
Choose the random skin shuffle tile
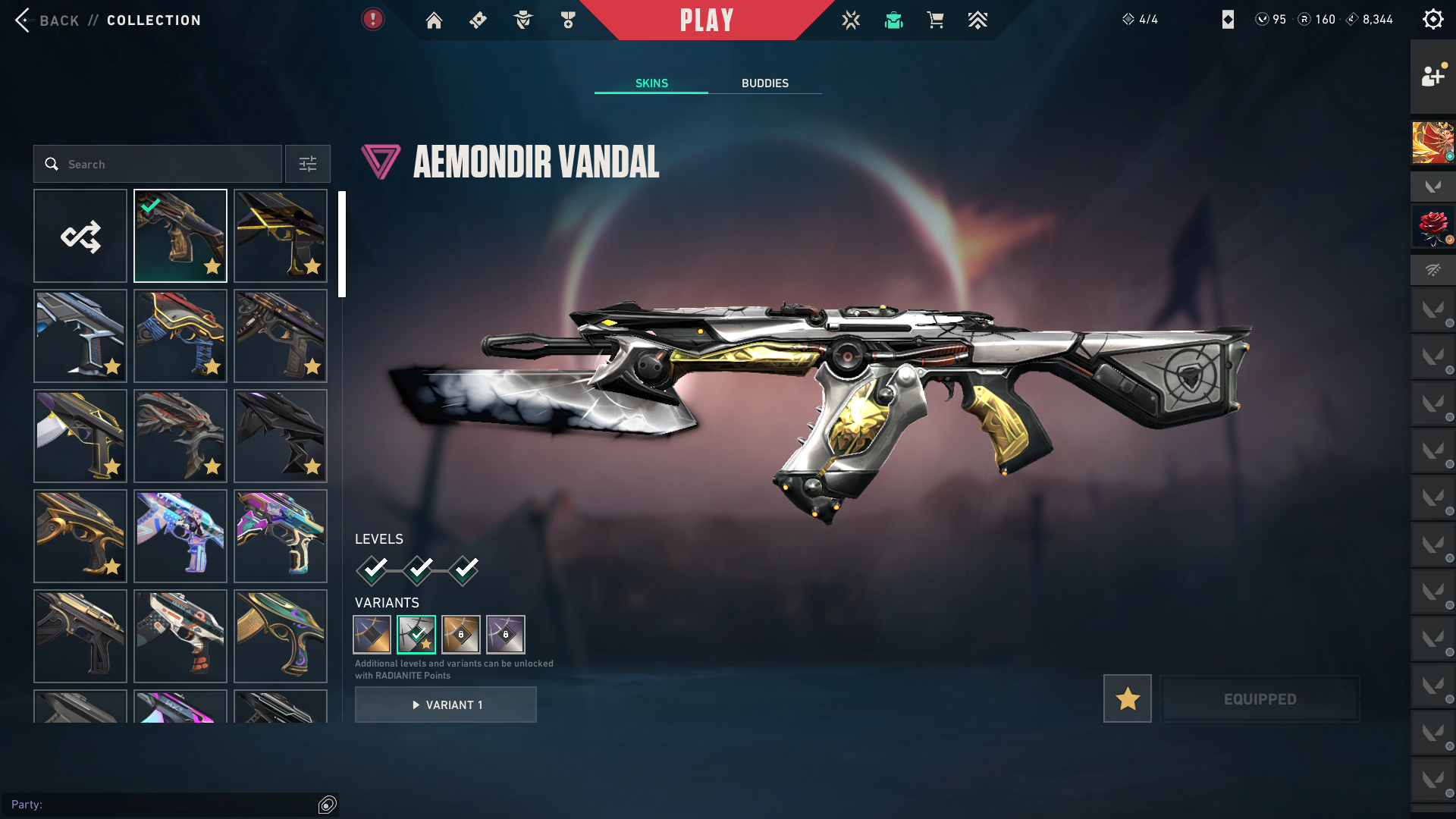(x=80, y=237)
